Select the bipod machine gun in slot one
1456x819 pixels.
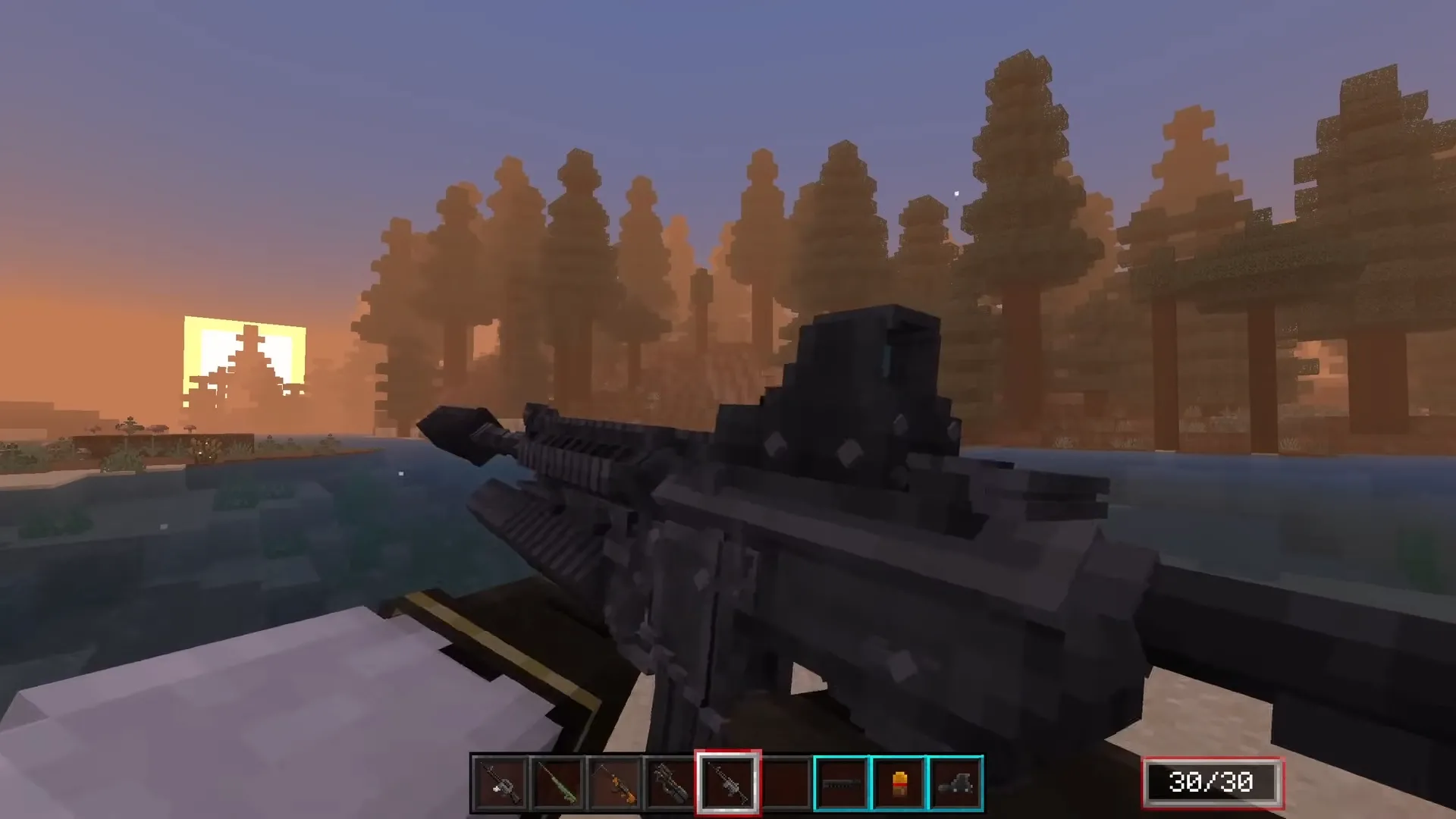pos(499,783)
